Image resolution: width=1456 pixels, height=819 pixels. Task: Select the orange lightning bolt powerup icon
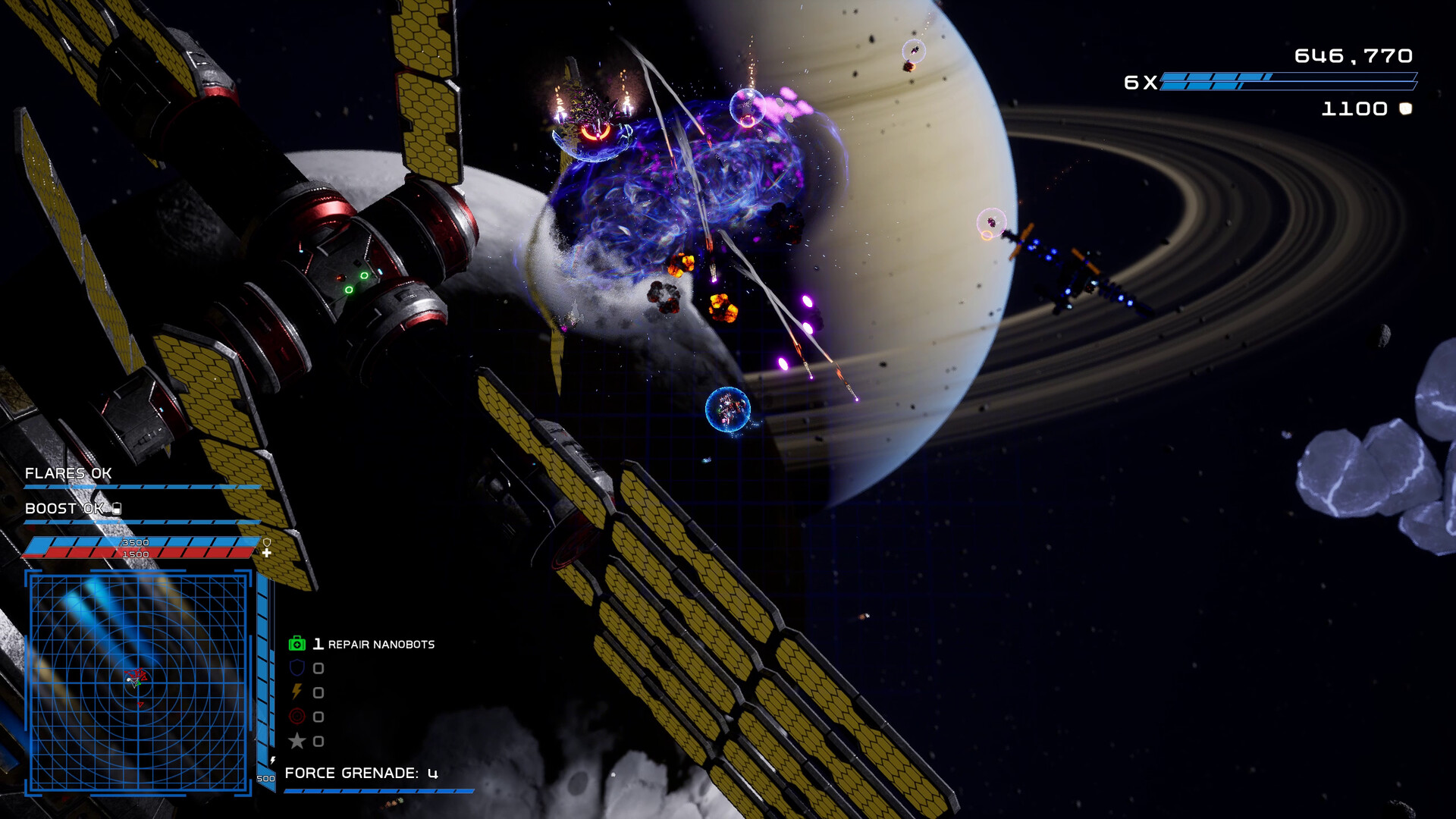pos(297,692)
